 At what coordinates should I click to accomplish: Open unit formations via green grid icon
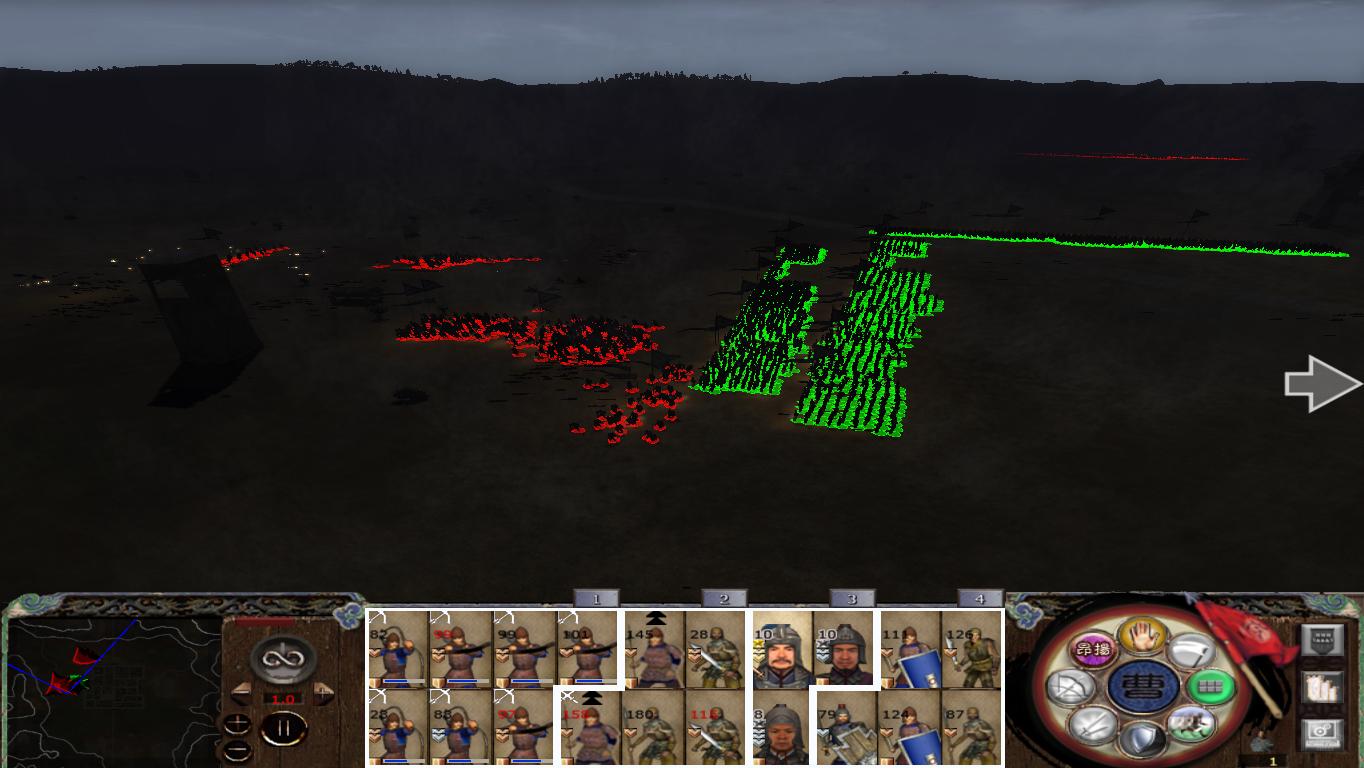(1210, 686)
